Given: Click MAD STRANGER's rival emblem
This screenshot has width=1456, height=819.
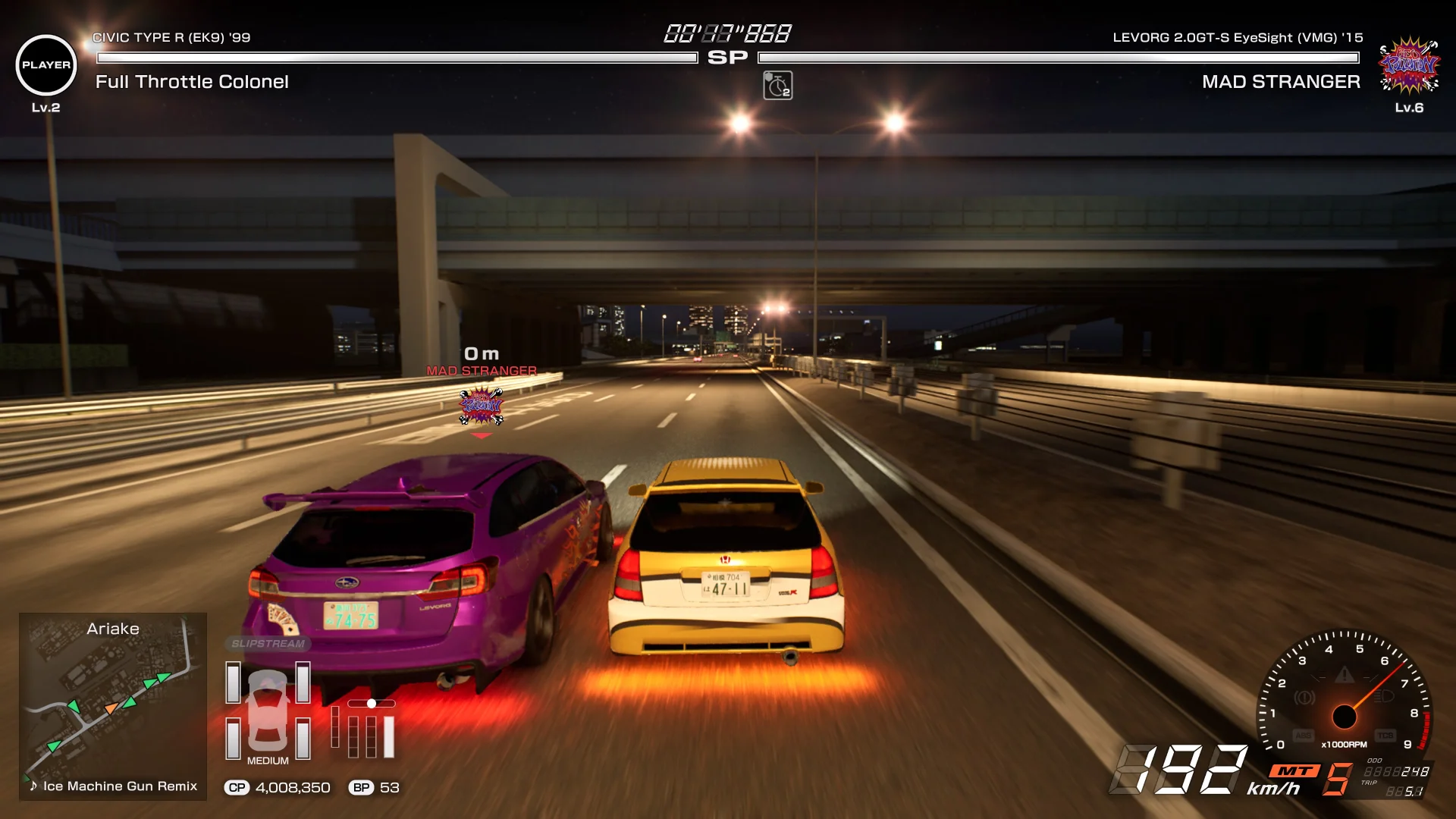Looking at the screenshot, I should (x=1408, y=65).
